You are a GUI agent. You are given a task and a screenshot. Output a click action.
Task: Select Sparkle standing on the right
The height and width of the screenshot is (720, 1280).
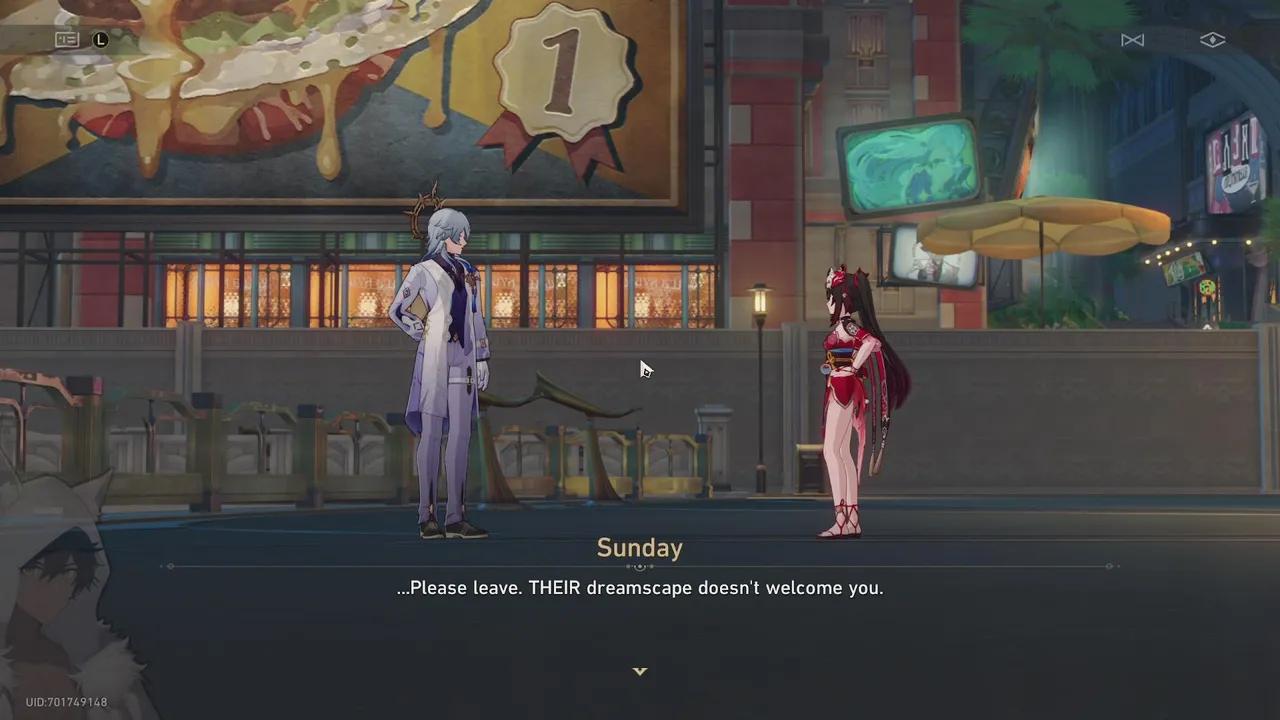coord(845,400)
